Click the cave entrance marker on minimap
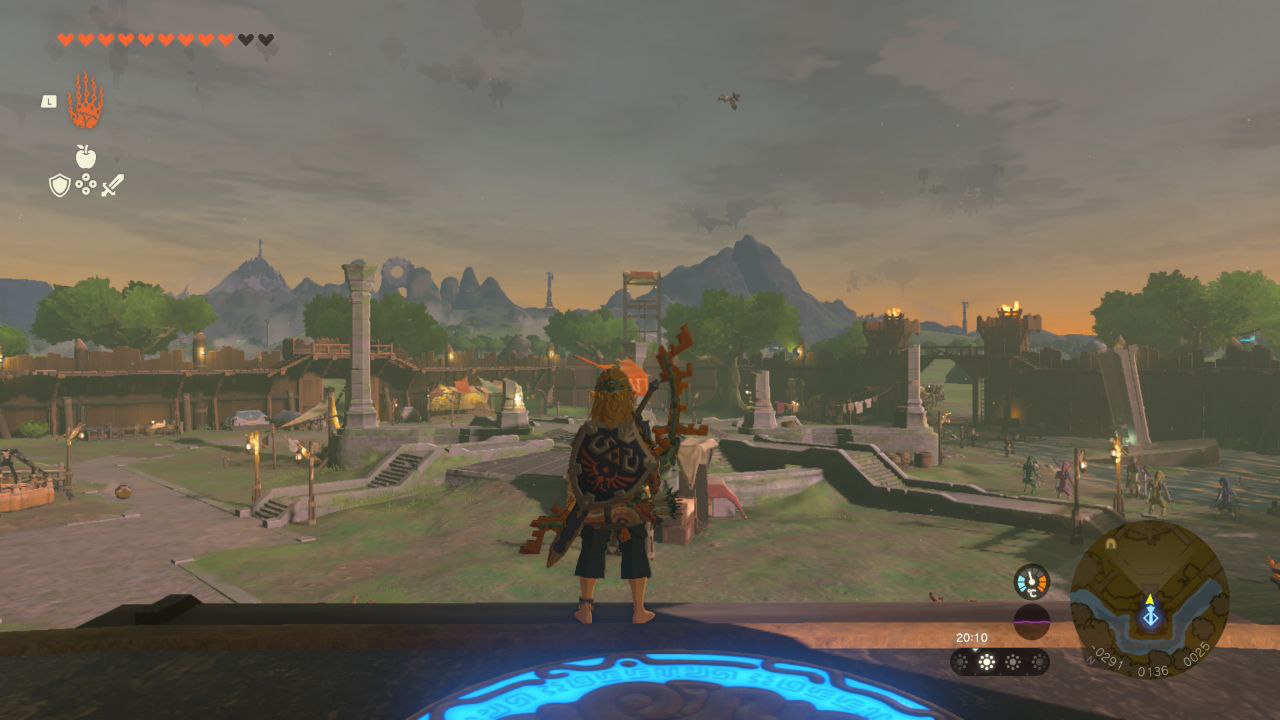This screenshot has height=720, width=1280. pos(1110,544)
